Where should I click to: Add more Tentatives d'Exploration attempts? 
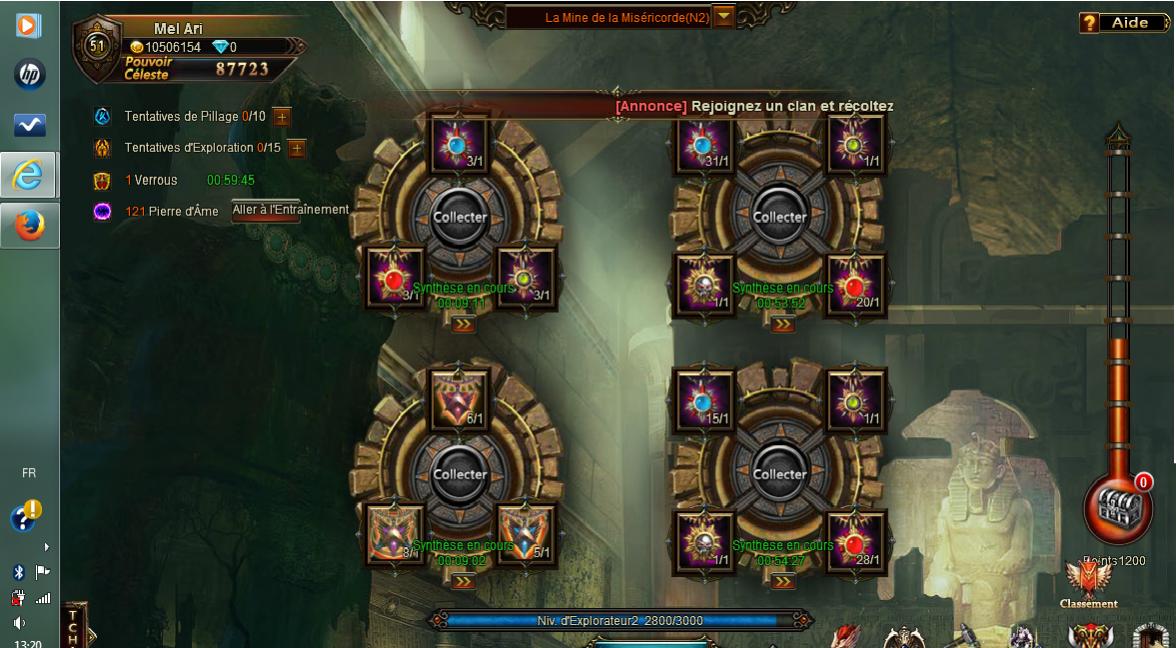pyautogui.click(x=296, y=148)
